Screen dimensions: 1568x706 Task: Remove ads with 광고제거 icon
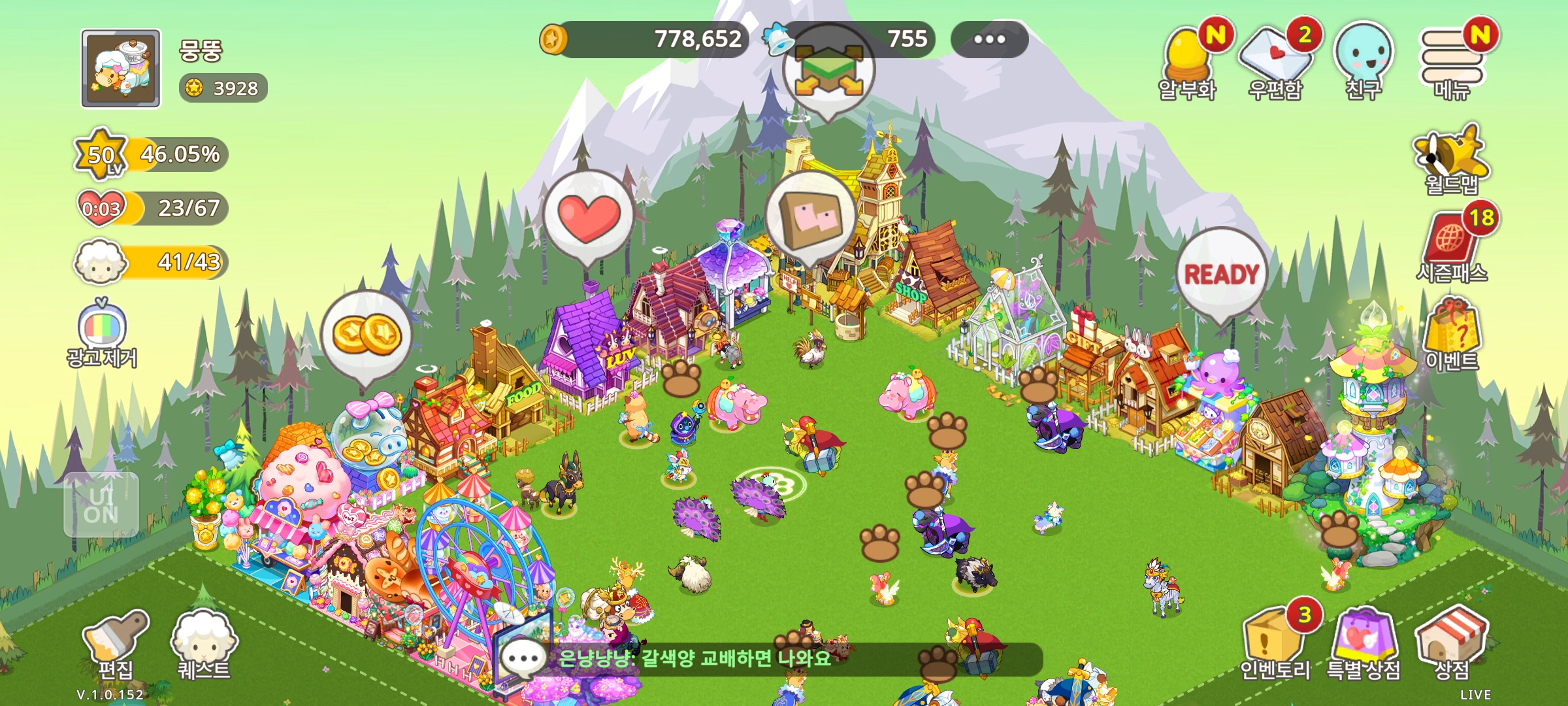click(102, 332)
